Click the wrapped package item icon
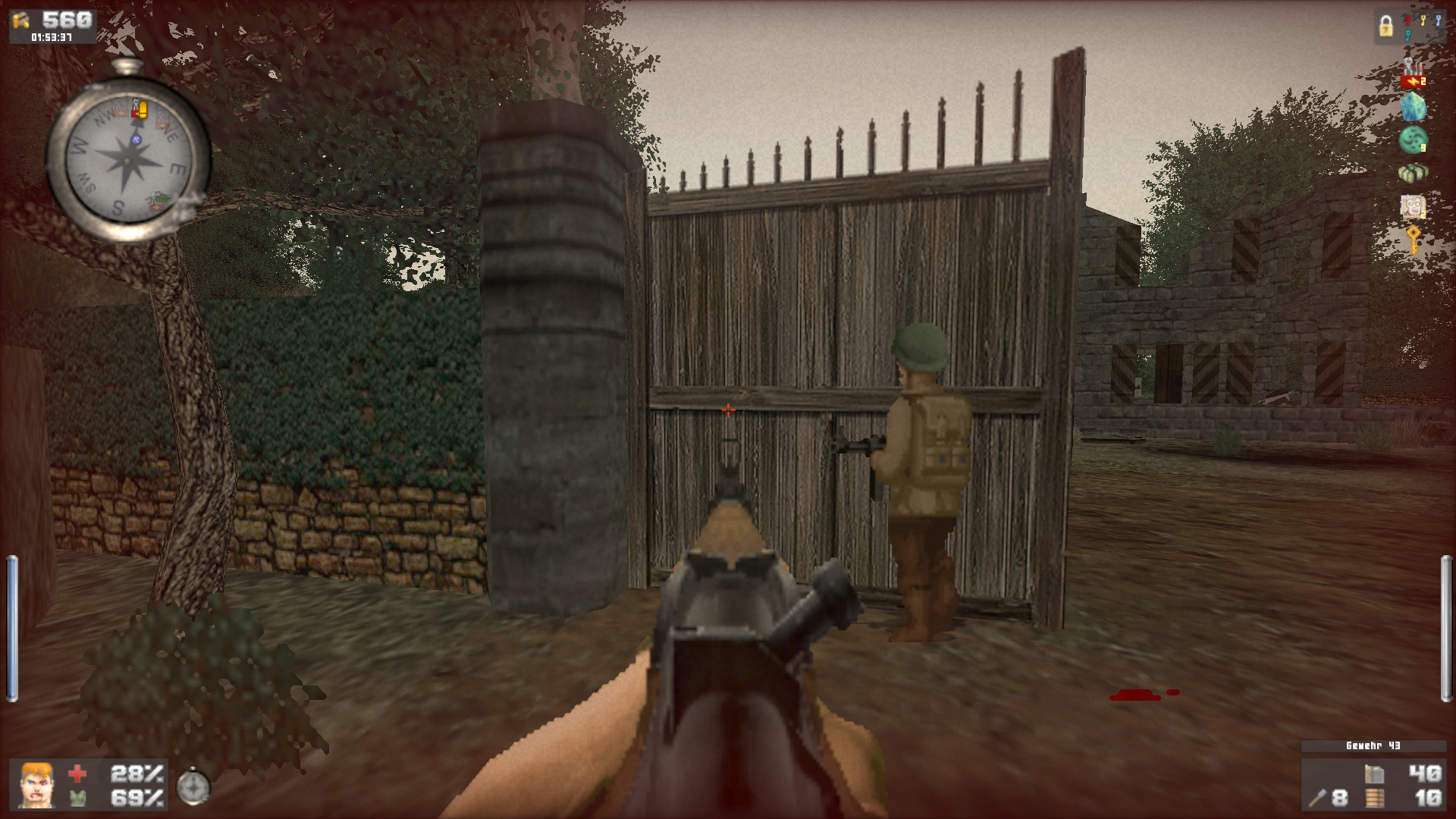This screenshot has width=1456, height=819. 1414,172
